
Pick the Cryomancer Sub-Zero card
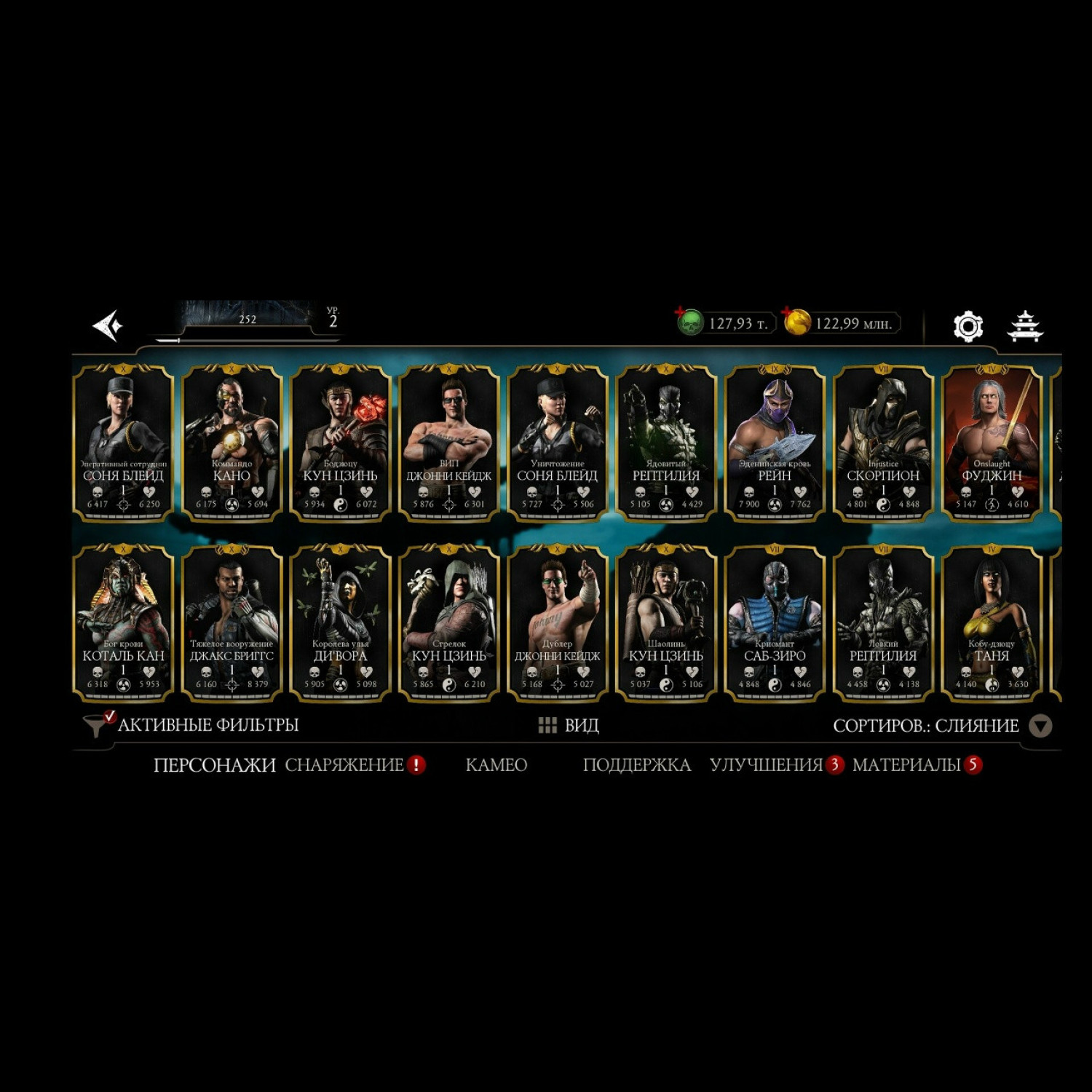(x=775, y=623)
